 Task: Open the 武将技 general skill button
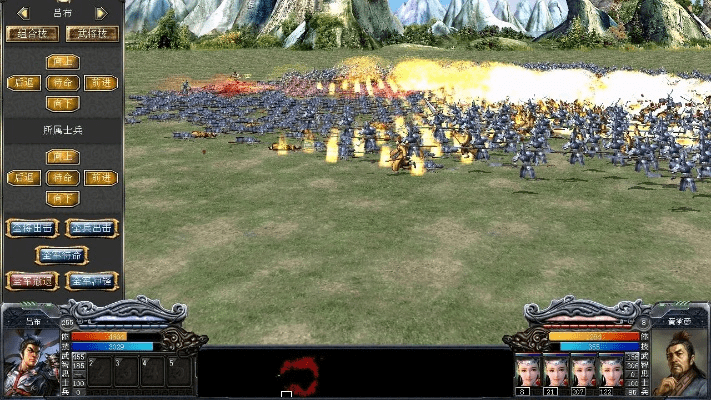tap(92, 33)
